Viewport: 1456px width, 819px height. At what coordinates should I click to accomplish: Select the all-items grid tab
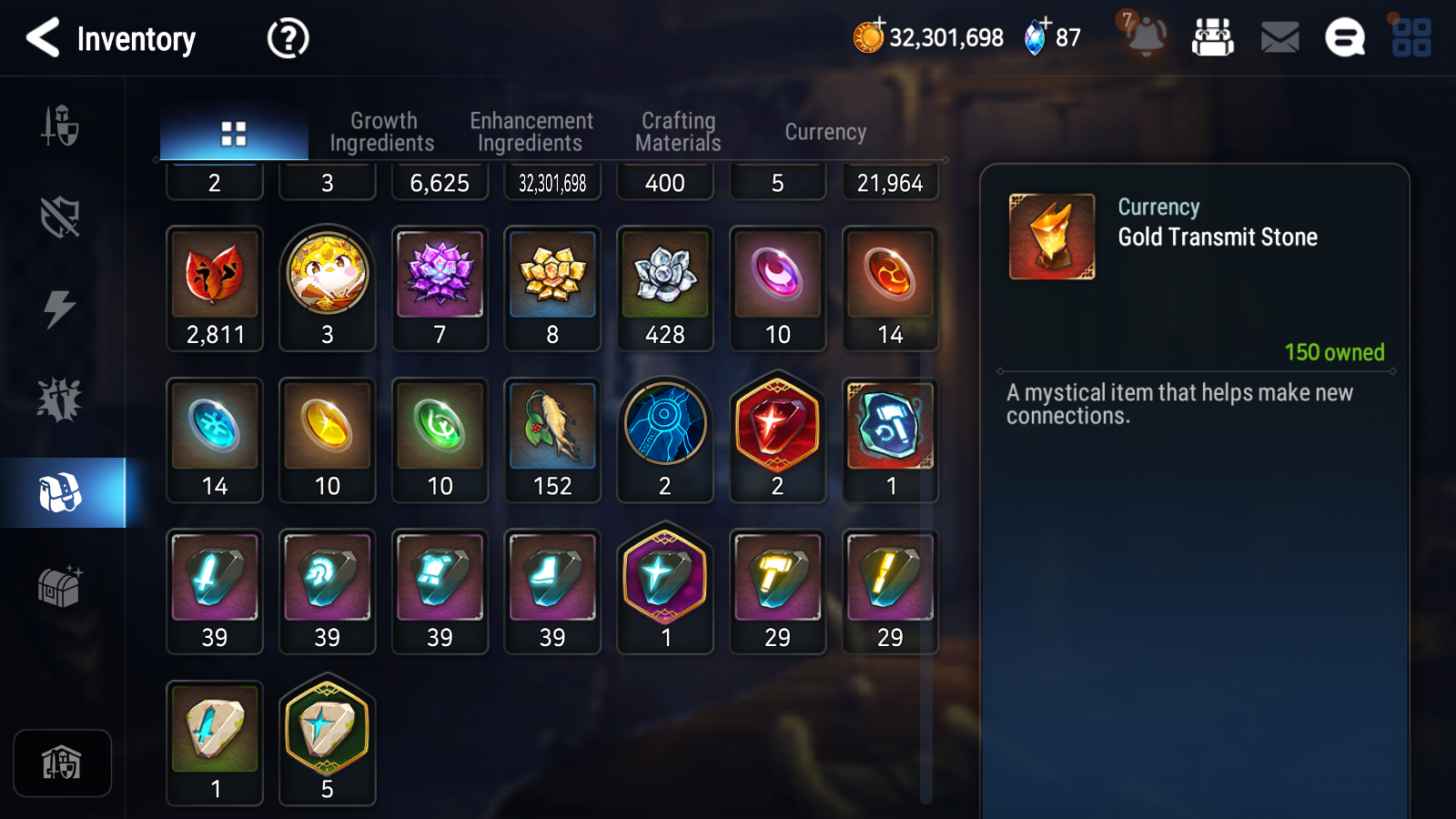pos(234,134)
